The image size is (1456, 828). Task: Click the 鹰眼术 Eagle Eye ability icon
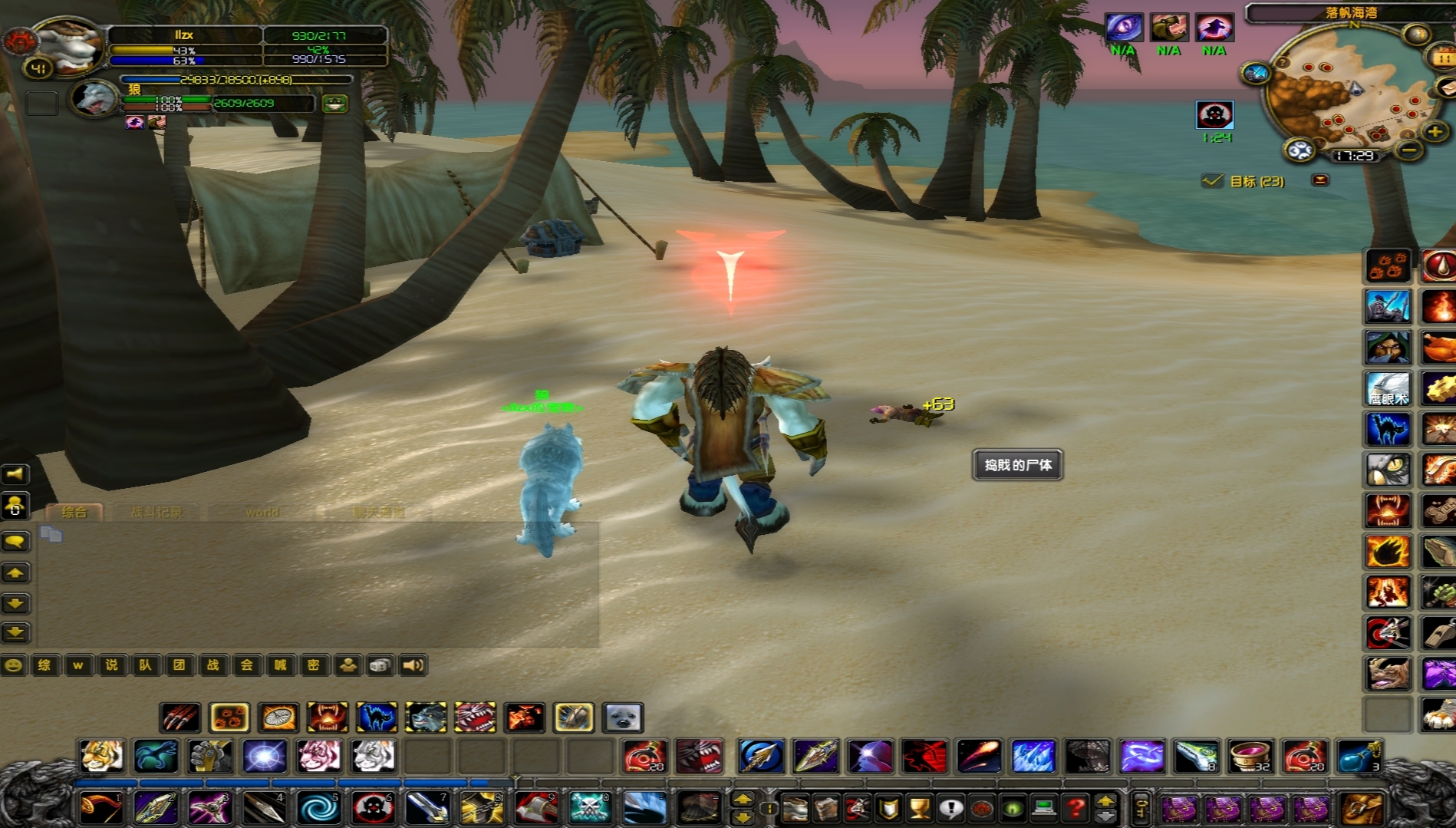(x=1388, y=389)
